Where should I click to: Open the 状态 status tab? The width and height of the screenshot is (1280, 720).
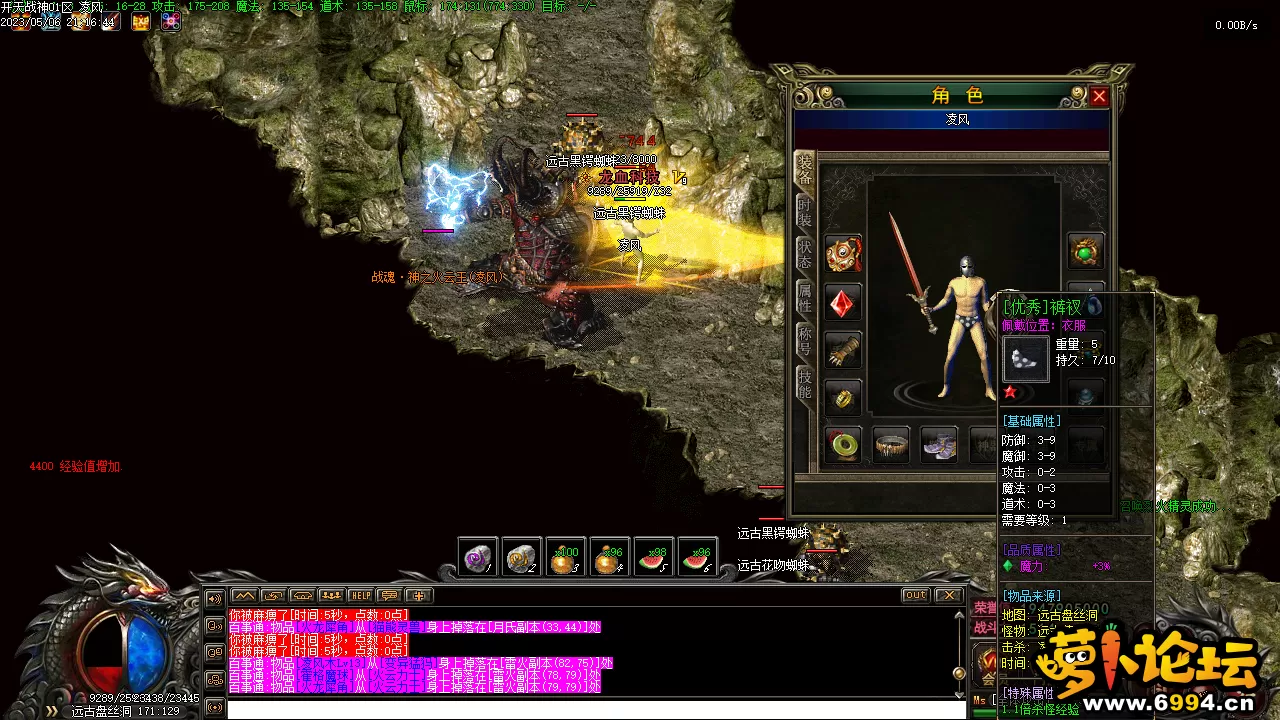tap(805, 254)
